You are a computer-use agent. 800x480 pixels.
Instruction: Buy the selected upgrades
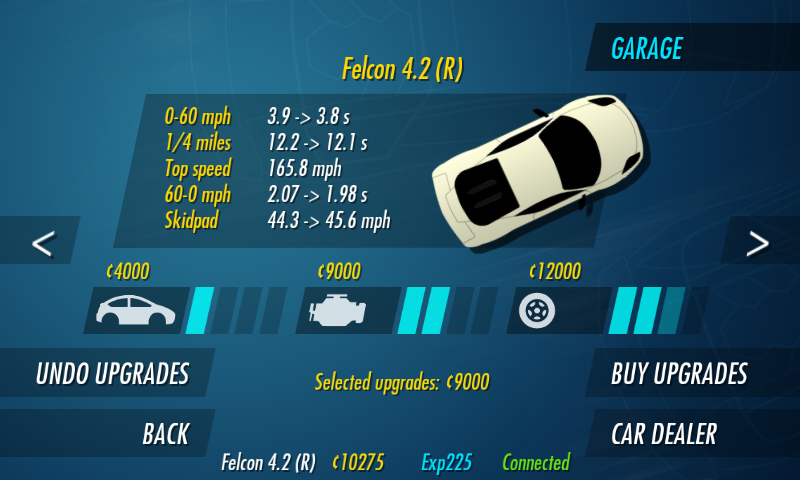[680, 374]
